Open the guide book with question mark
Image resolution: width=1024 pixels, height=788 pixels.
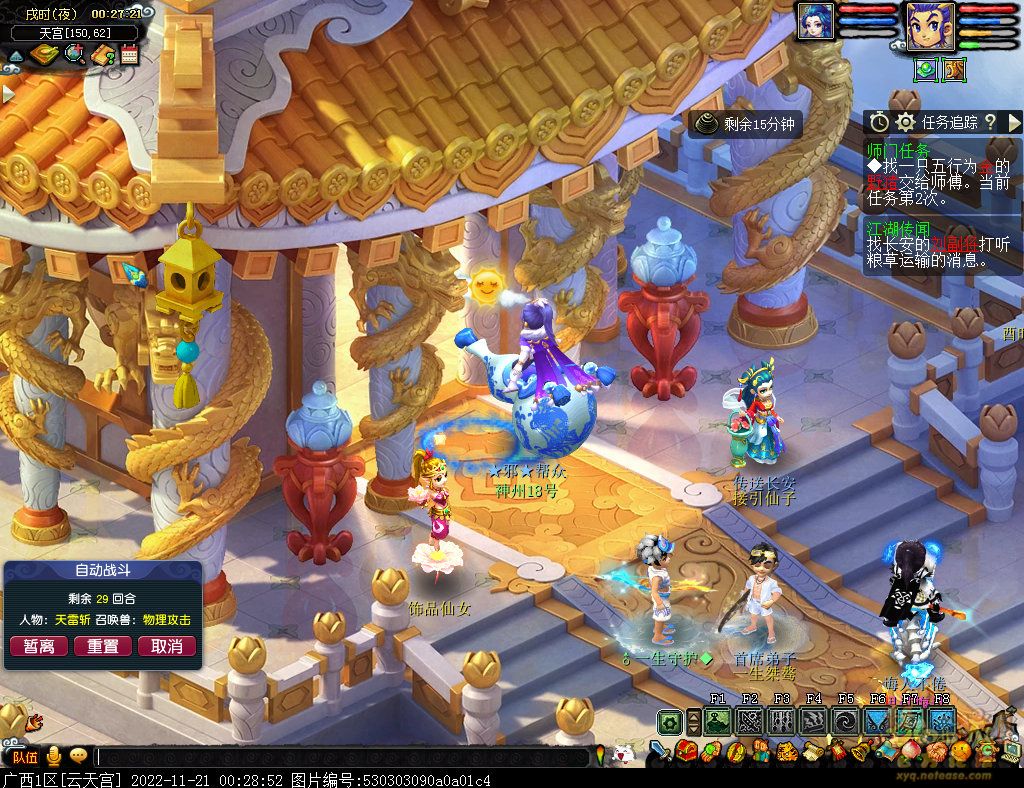(102, 55)
